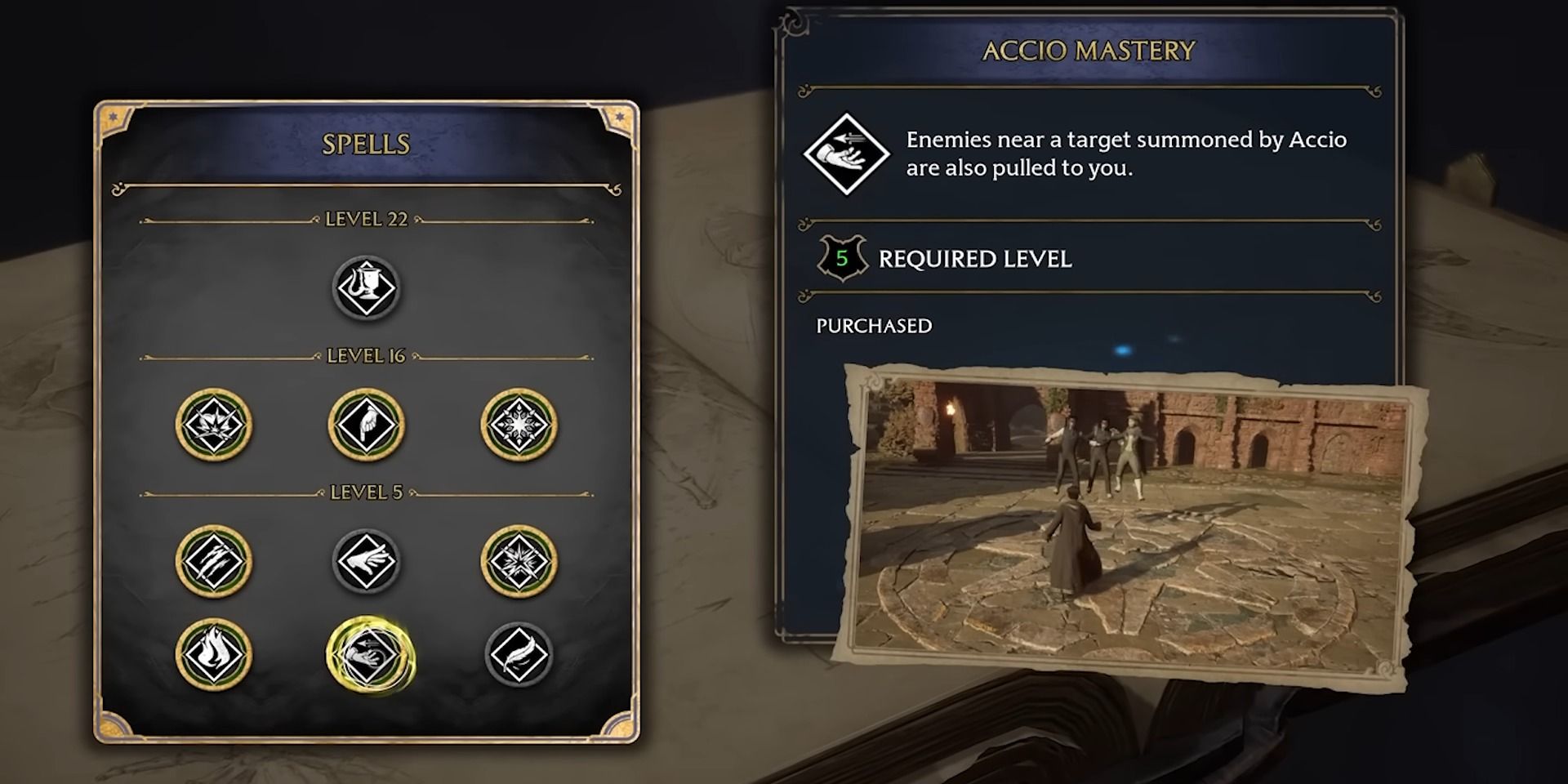Select the Descendo Mastery pointing-hand talent icon
The image size is (1568, 784).
click(x=366, y=424)
